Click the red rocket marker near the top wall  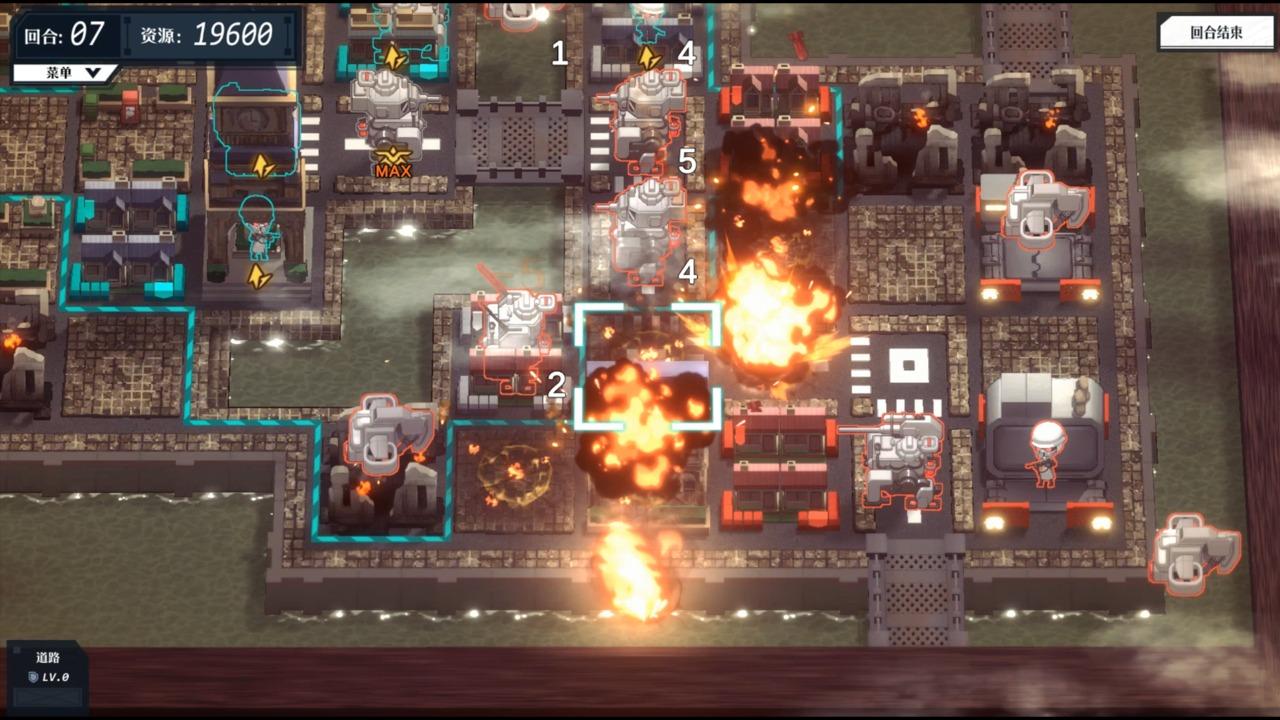point(800,45)
